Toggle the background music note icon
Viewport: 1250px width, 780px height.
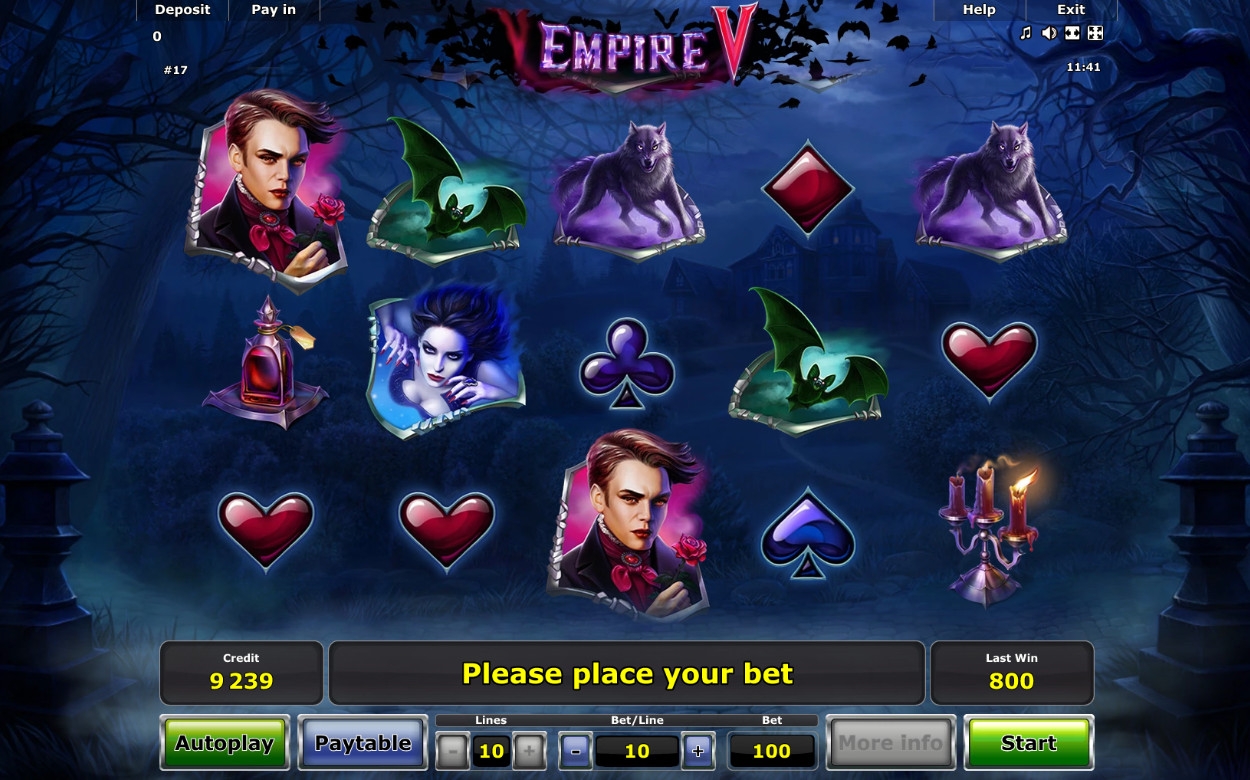pos(1025,33)
